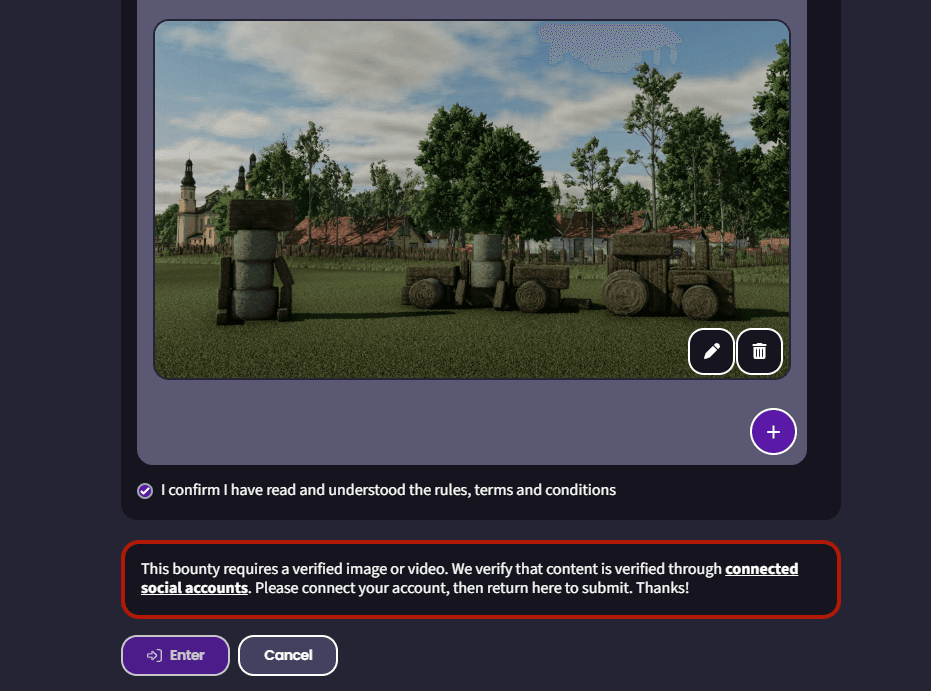This screenshot has height=691, width=931.
Task: Open the connected social accounts link
Action: (761, 569)
